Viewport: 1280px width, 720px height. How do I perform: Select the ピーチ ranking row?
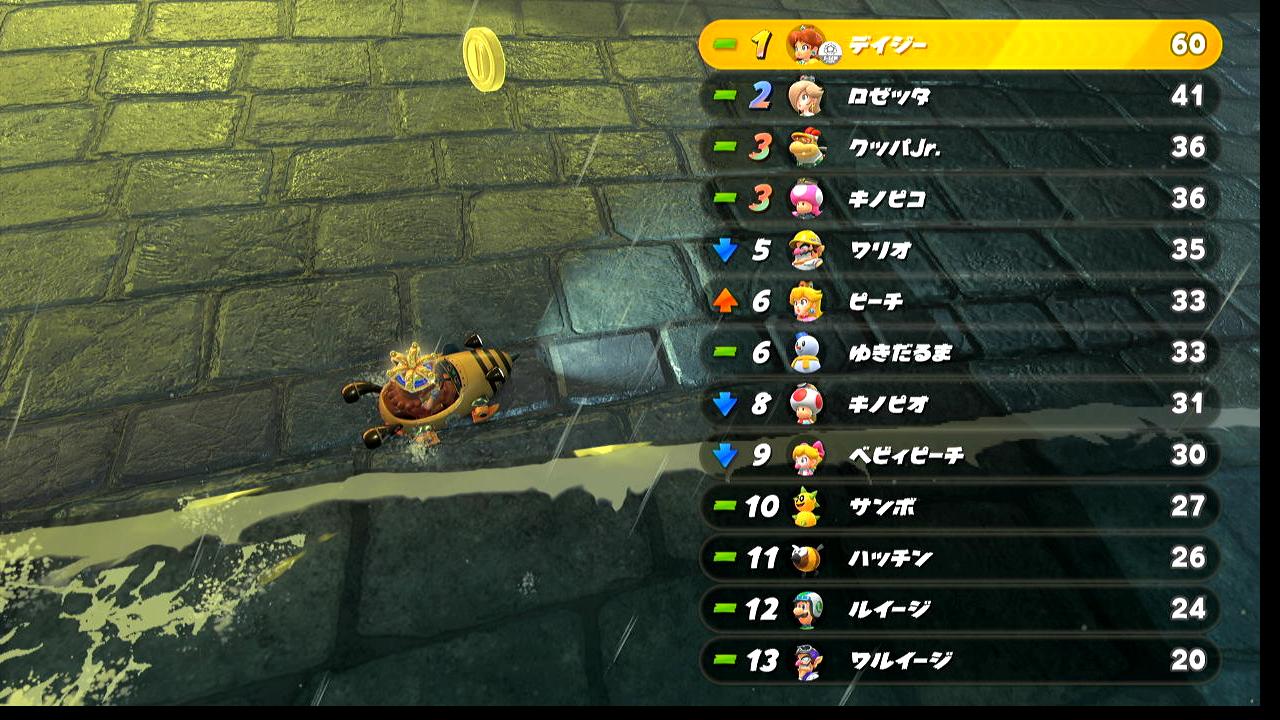[960, 301]
